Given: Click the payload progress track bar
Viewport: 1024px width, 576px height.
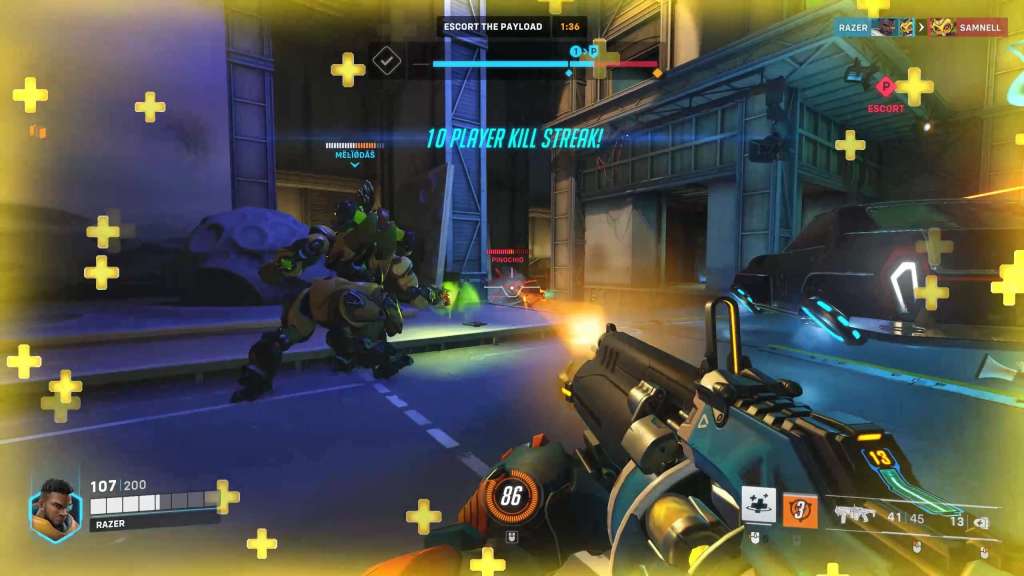Looking at the screenshot, I should [545, 64].
